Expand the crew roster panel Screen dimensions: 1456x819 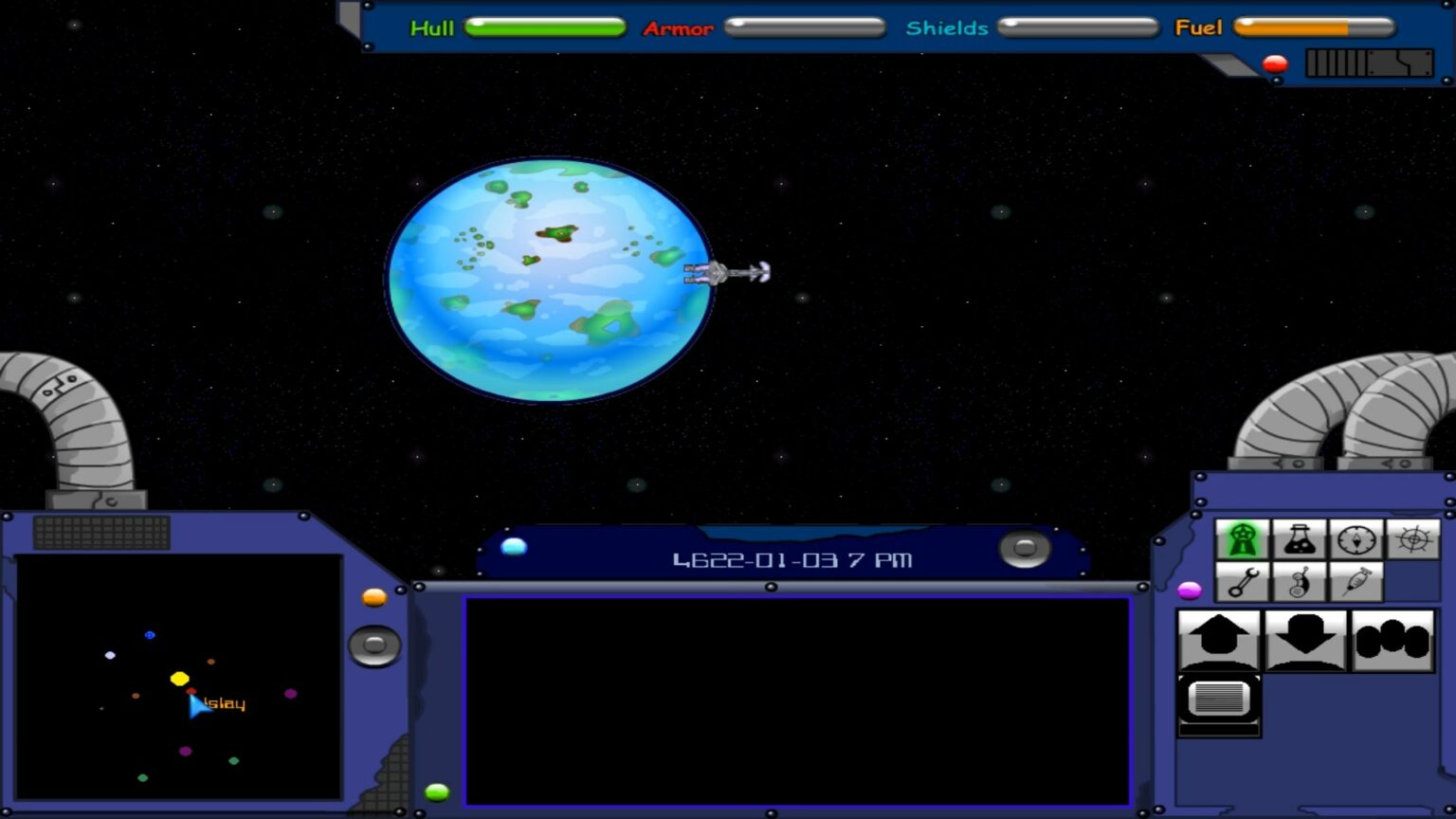pos(1392,640)
